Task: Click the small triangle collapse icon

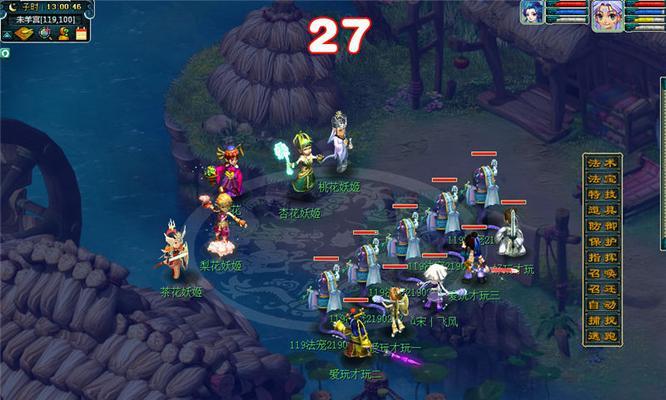Action: [x=8, y=33]
